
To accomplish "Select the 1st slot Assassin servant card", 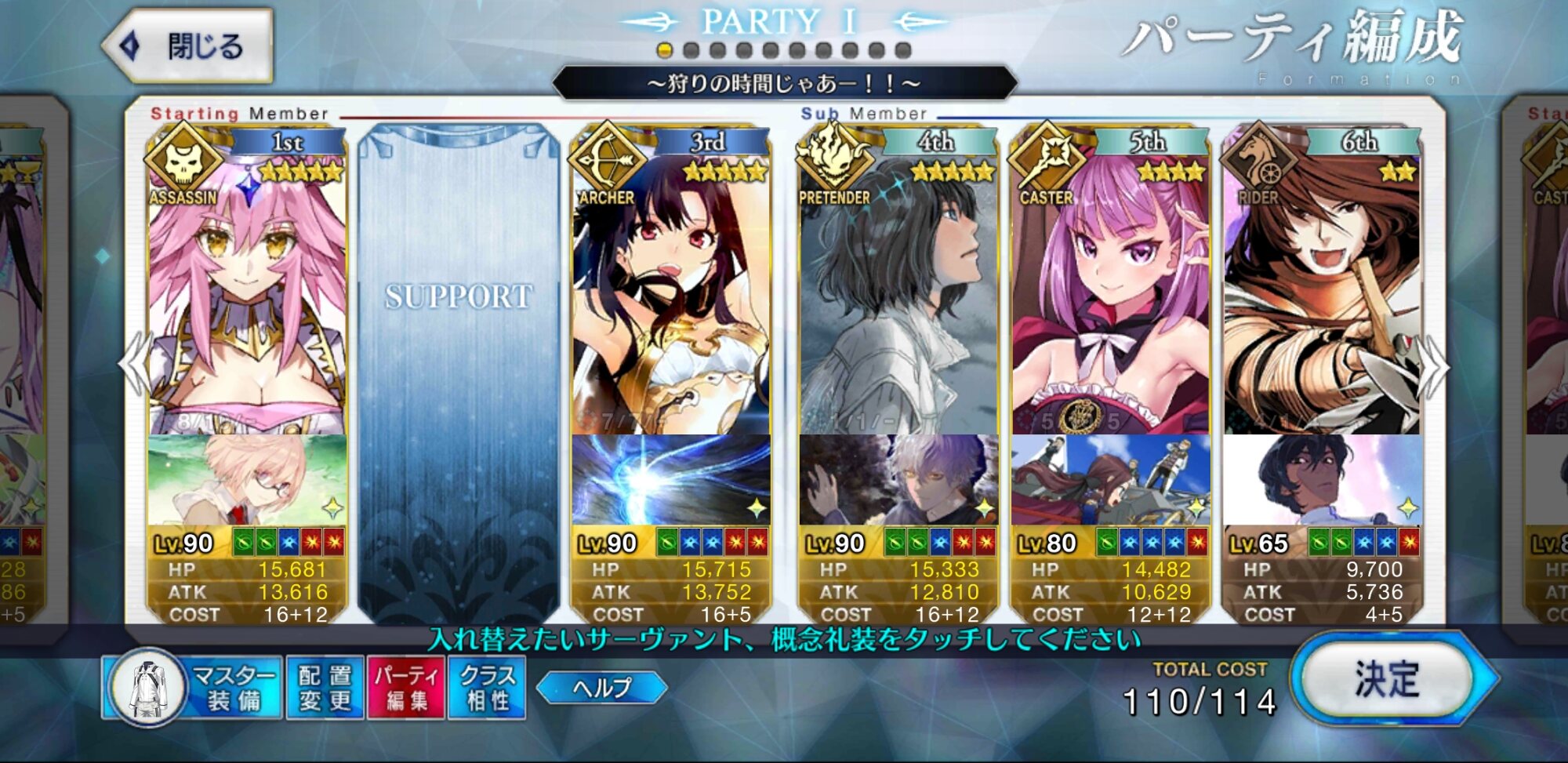I will (x=247, y=298).
